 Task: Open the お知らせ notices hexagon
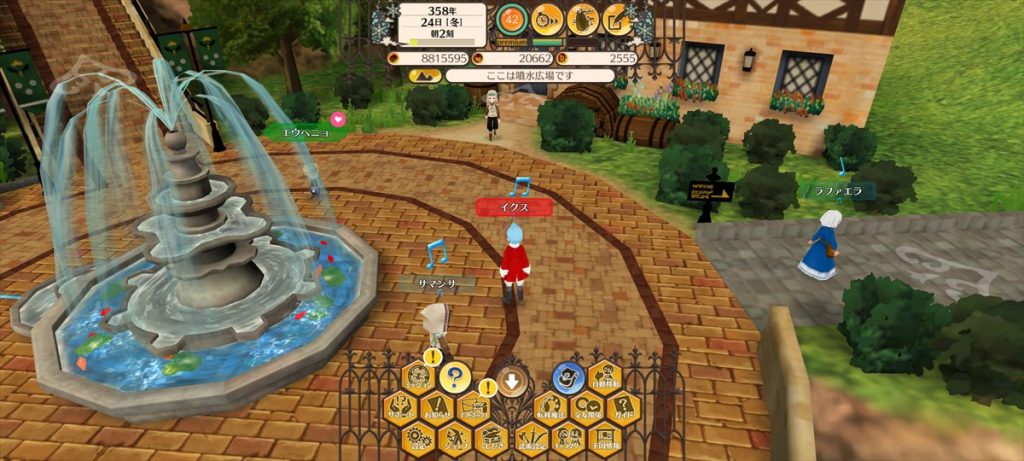pos(436,407)
